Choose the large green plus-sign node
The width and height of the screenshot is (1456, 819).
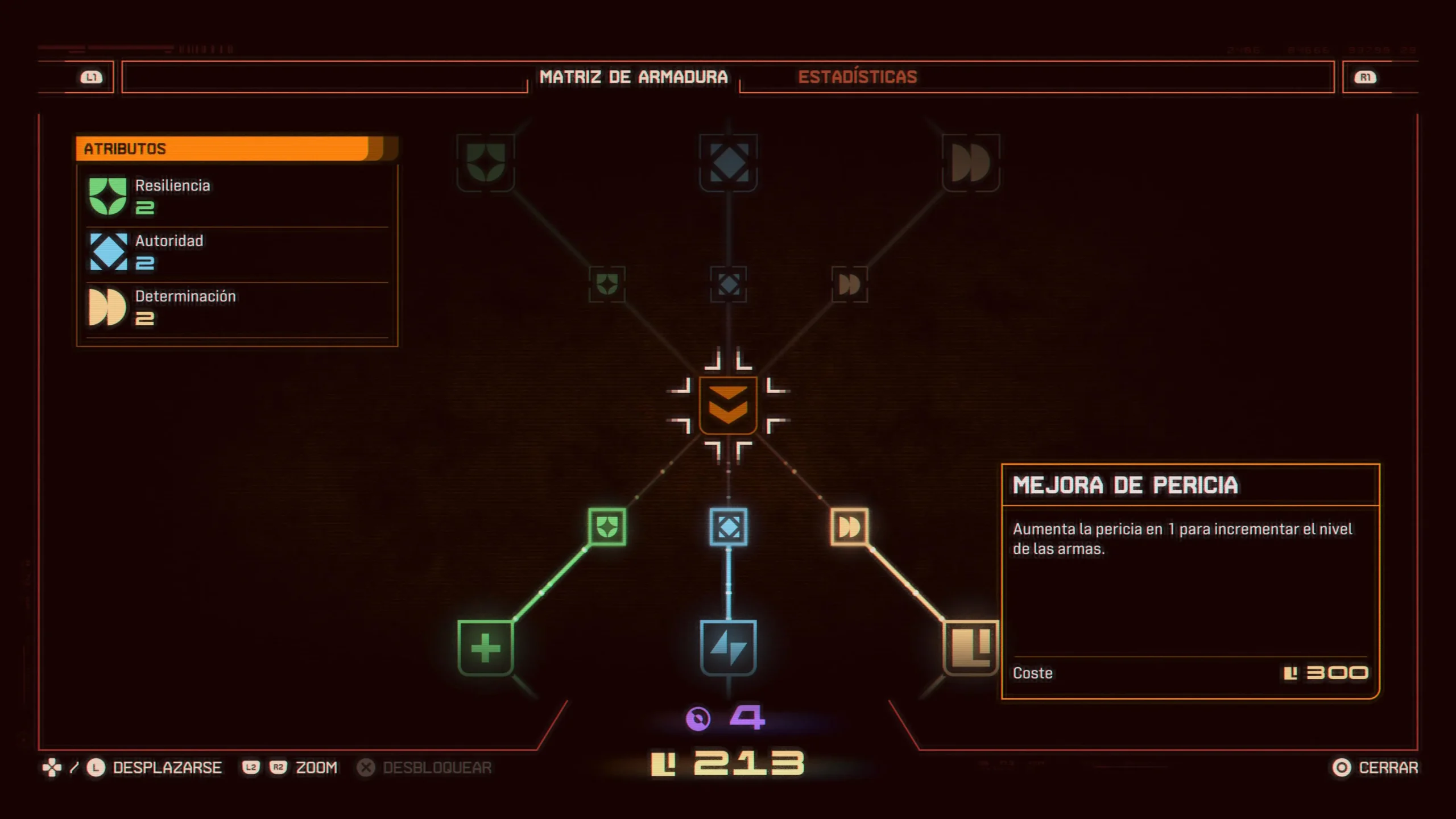(486, 648)
